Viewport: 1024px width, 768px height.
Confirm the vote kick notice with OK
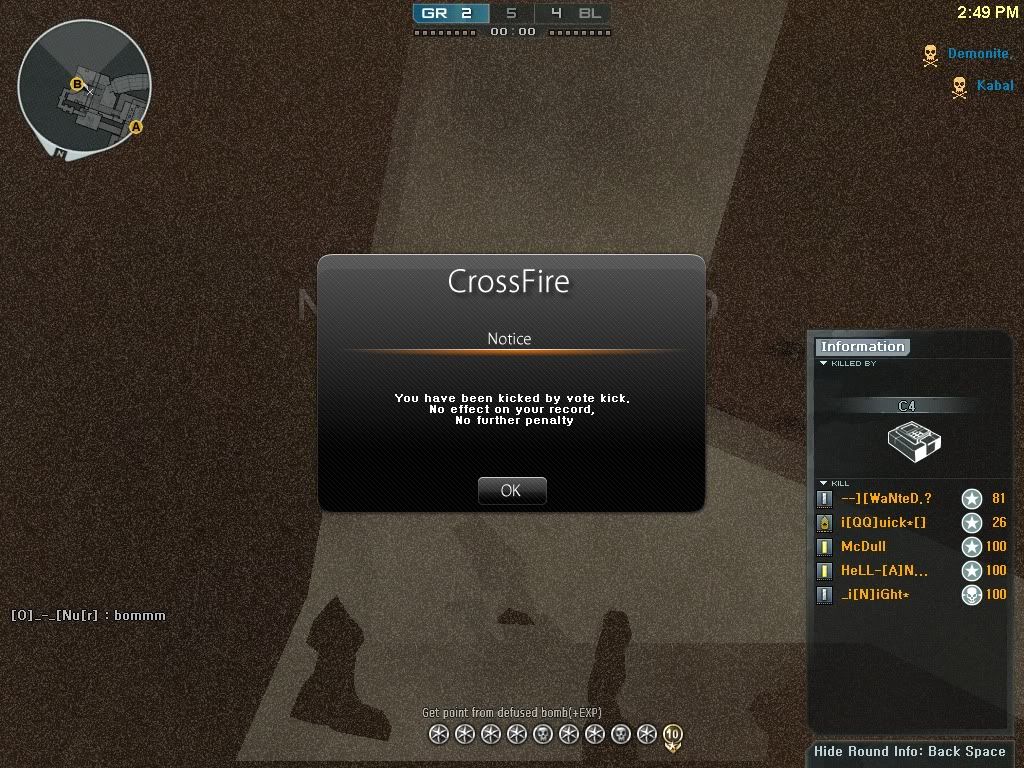pyautogui.click(x=511, y=490)
